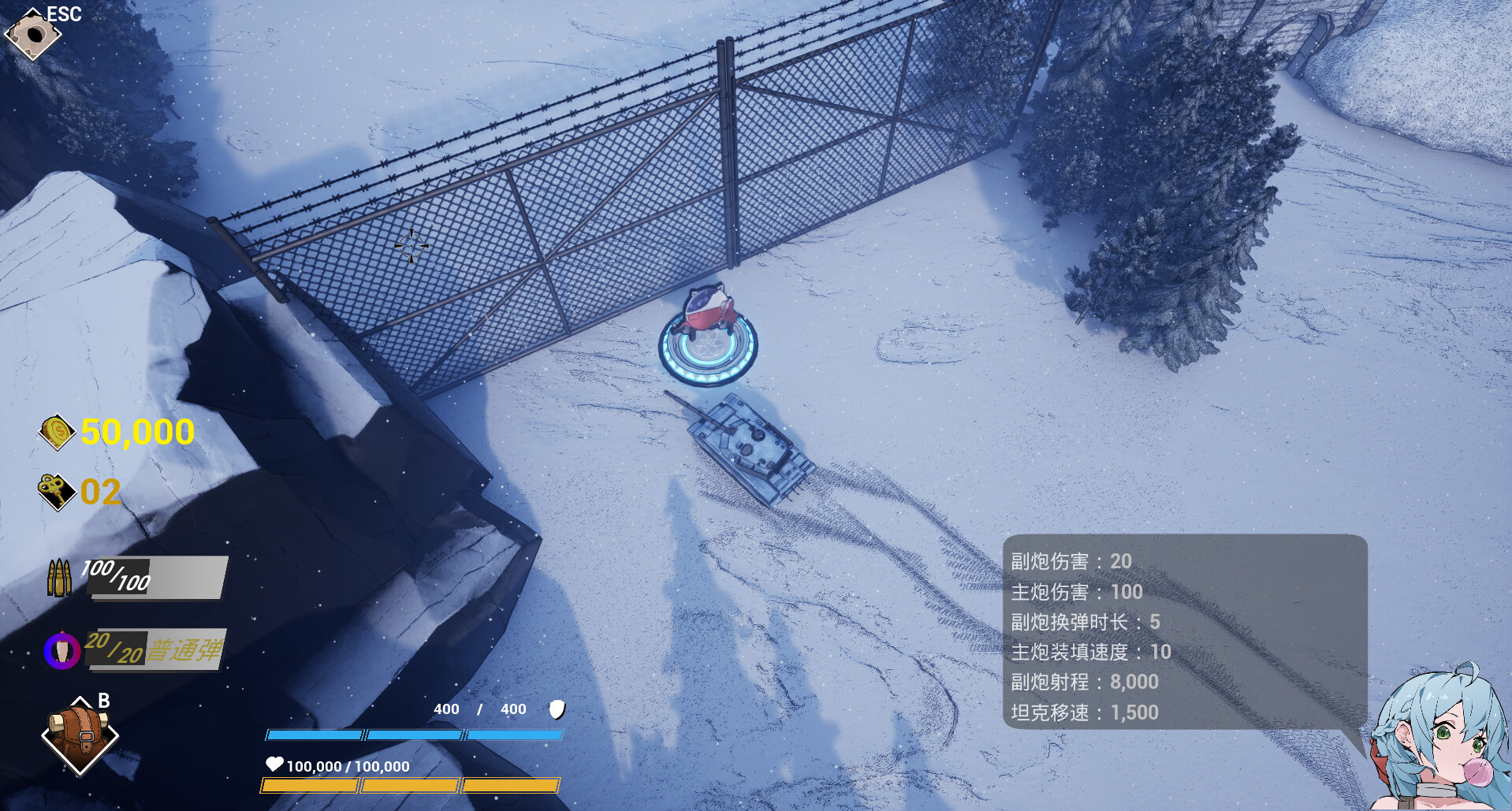
Task: Toggle the shell selection color ring
Action: (x=62, y=651)
